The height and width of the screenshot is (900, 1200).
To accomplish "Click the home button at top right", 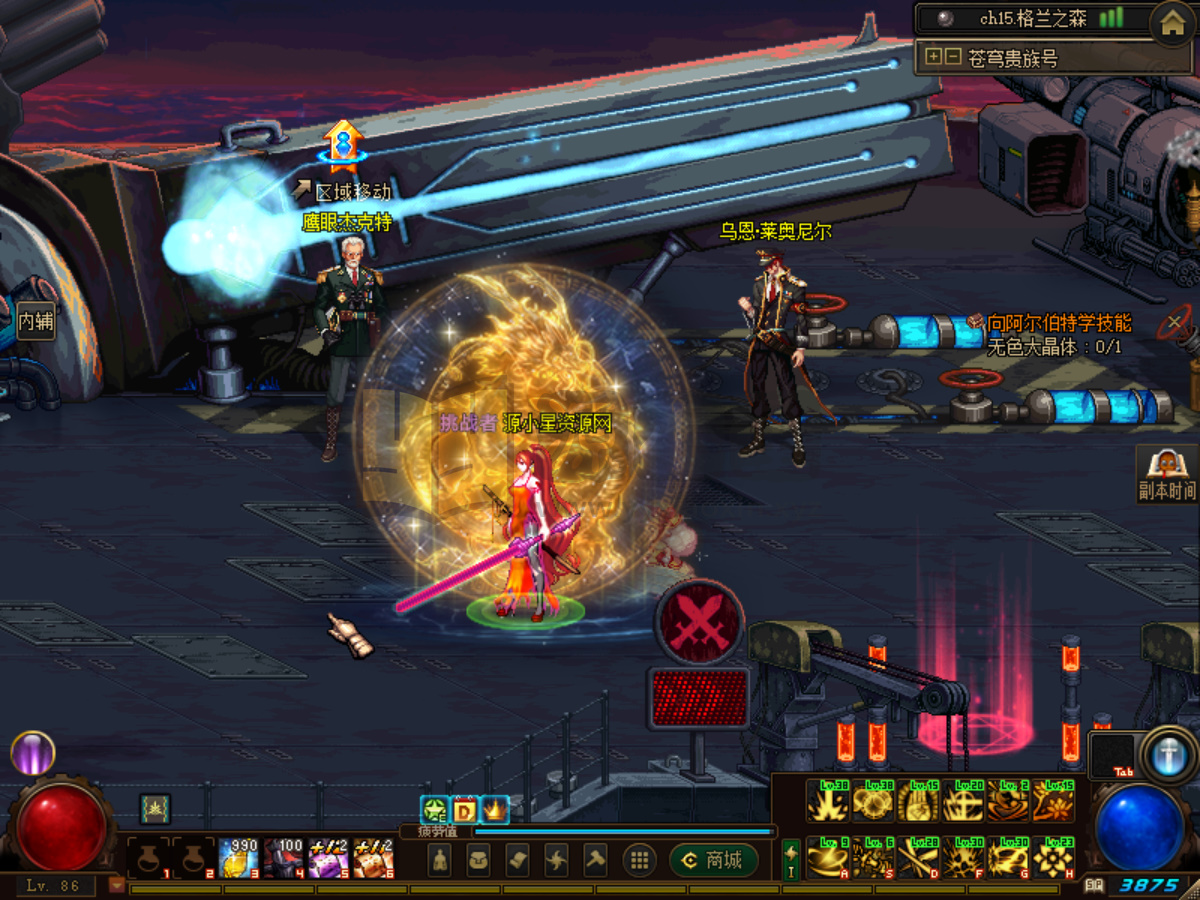I will (1172, 22).
